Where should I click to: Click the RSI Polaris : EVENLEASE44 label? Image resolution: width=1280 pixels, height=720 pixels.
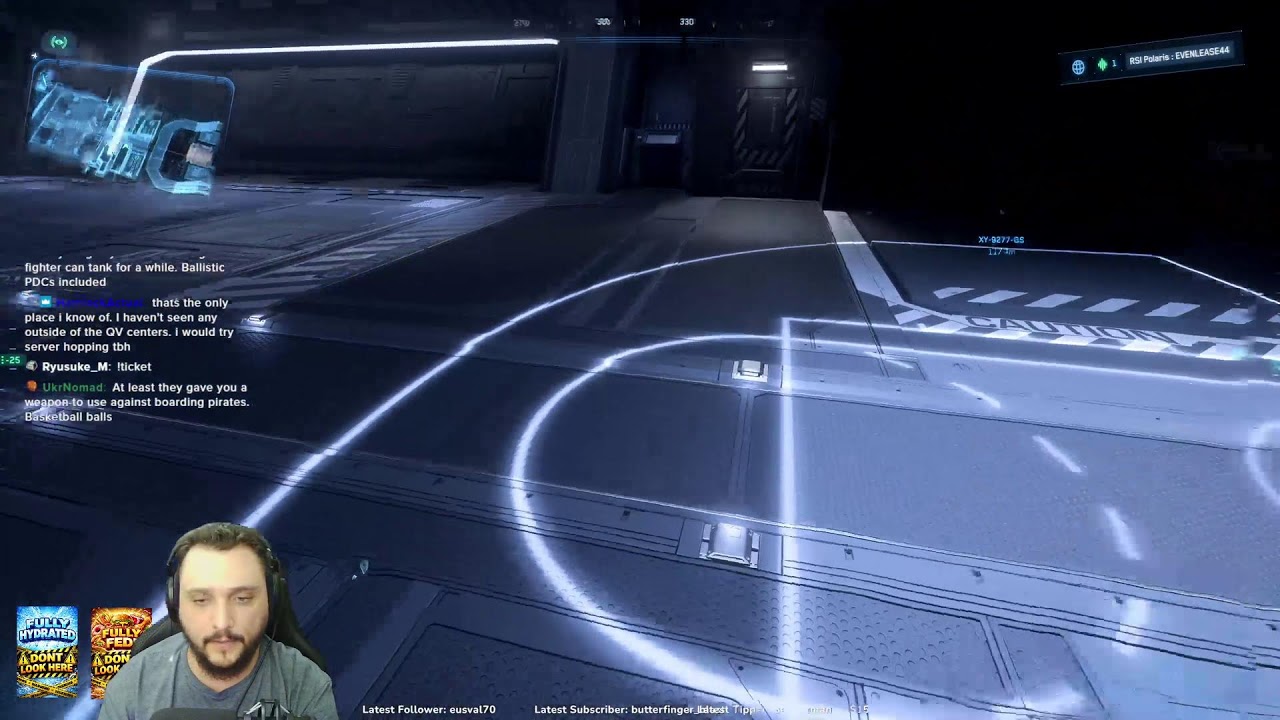click(1179, 56)
